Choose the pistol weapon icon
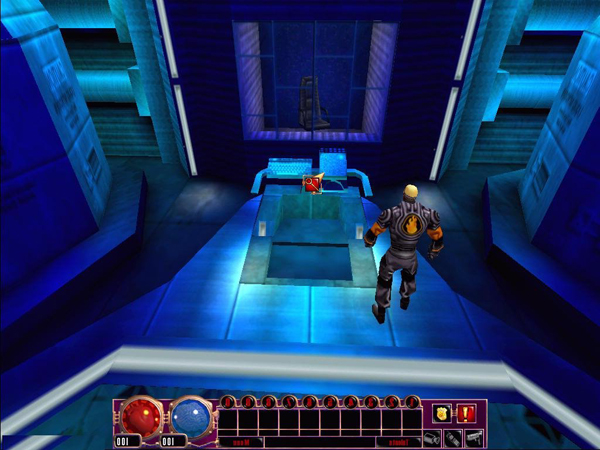The width and height of the screenshot is (600, 450). pyautogui.click(x=473, y=438)
